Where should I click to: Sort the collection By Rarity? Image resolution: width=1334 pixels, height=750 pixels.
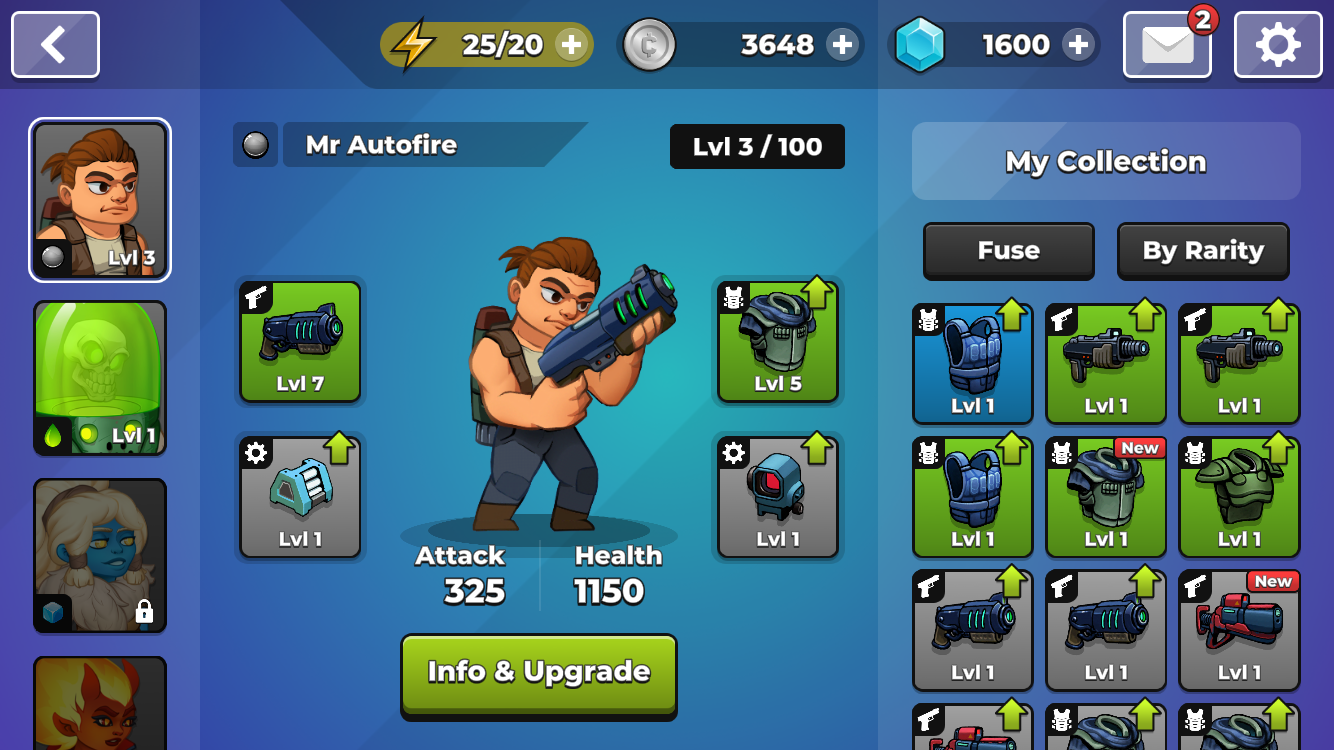(x=1203, y=250)
